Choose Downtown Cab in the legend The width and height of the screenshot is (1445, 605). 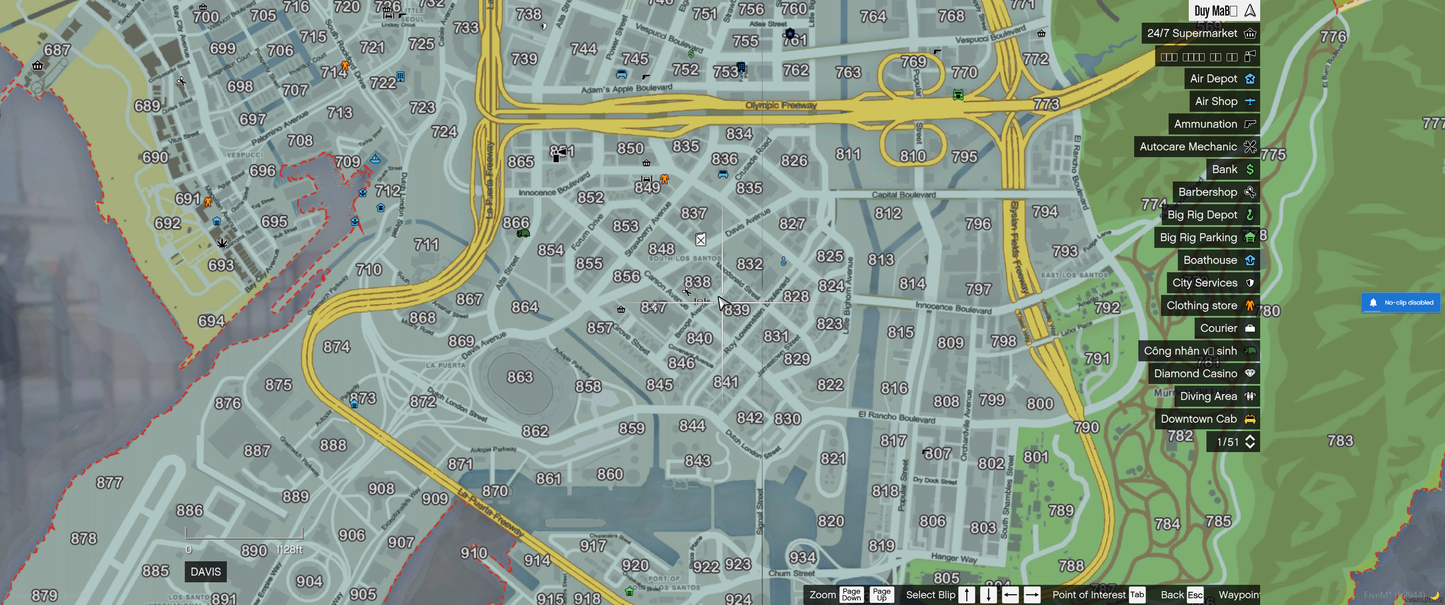click(x=1207, y=419)
